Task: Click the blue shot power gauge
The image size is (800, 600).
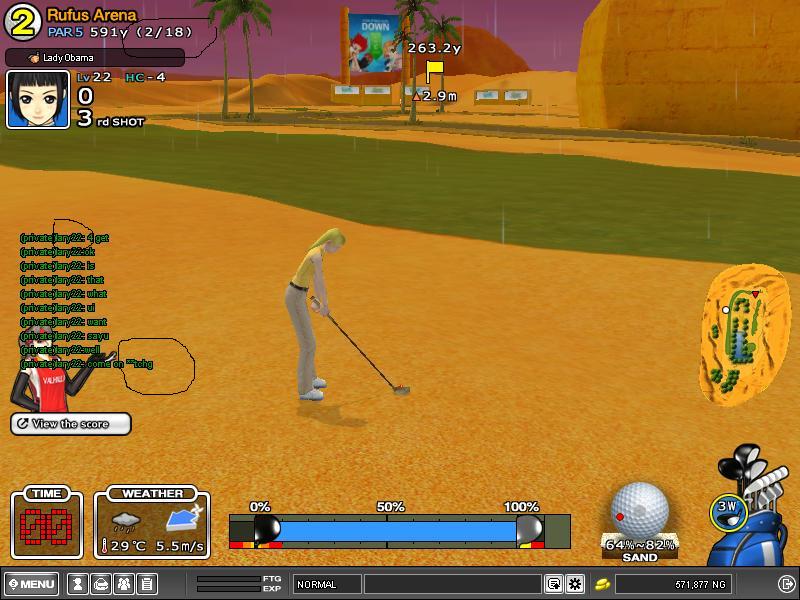Action: pos(398,530)
